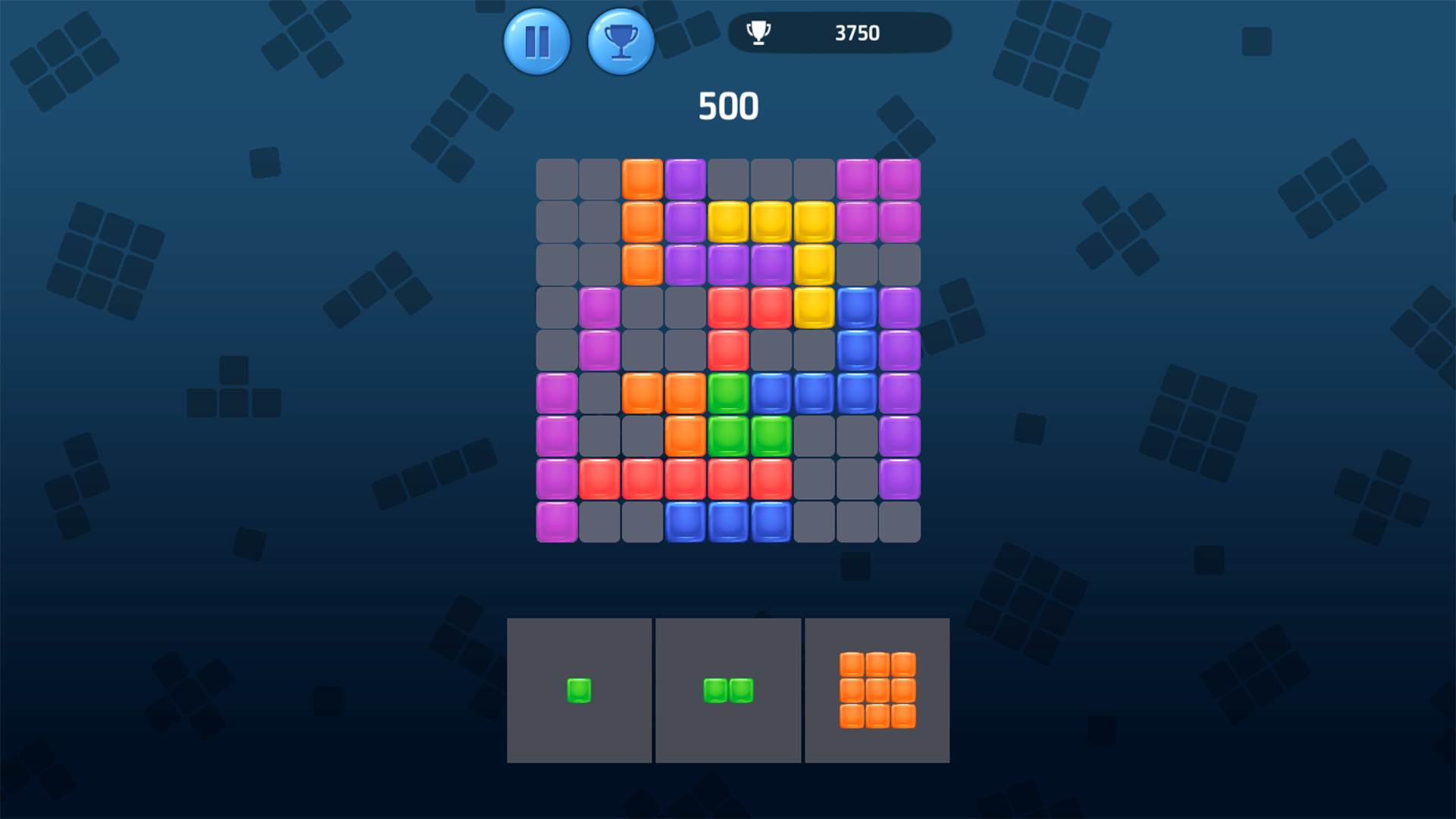Screen dimensions: 1456x819
Task: Click the red block row near the bottom
Action: tap(686, 478)
